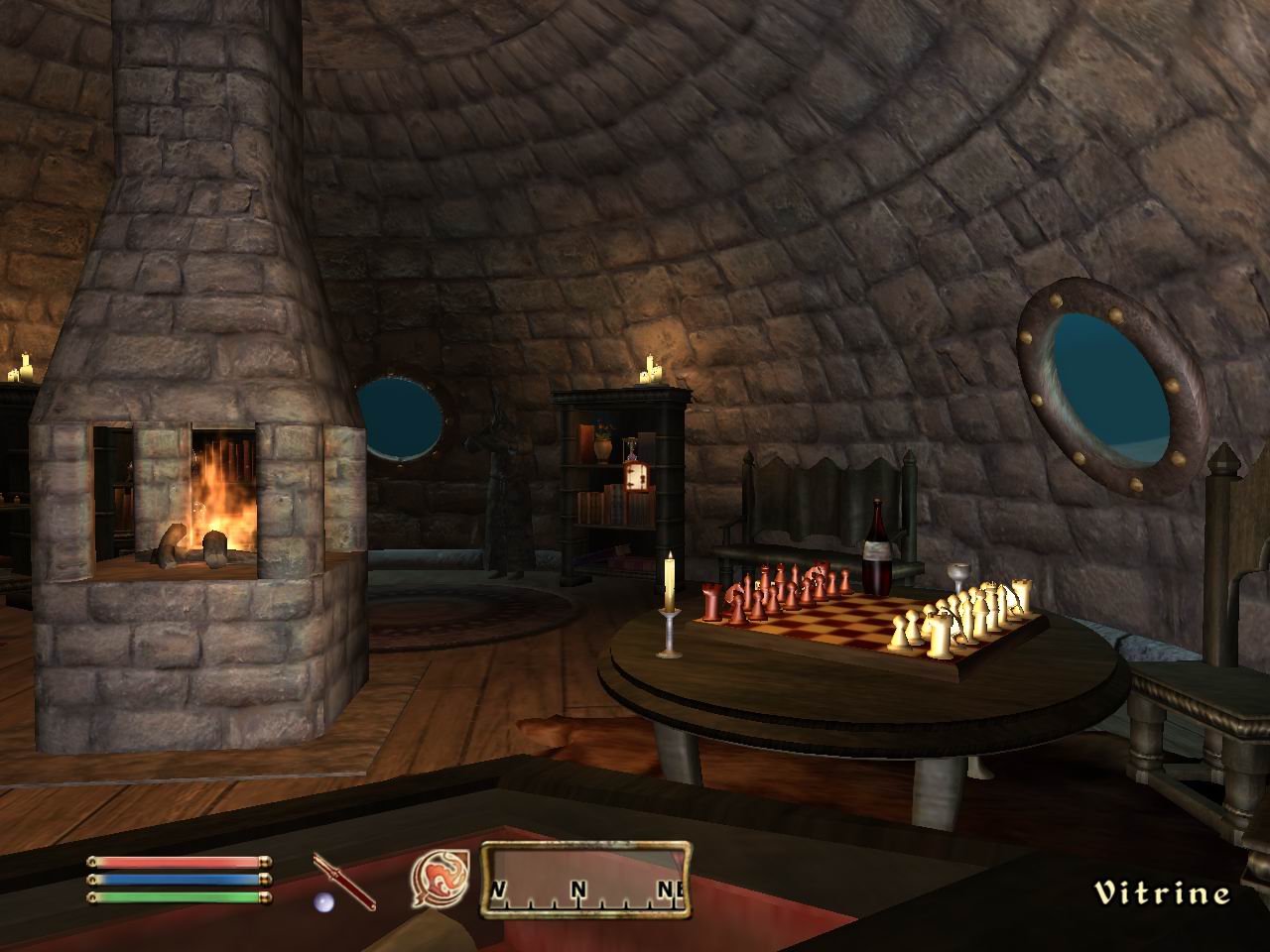The image size is (1270, 952).
Task: Click the silver goblet beside the chessboard
Action: (x=957, y=575)
